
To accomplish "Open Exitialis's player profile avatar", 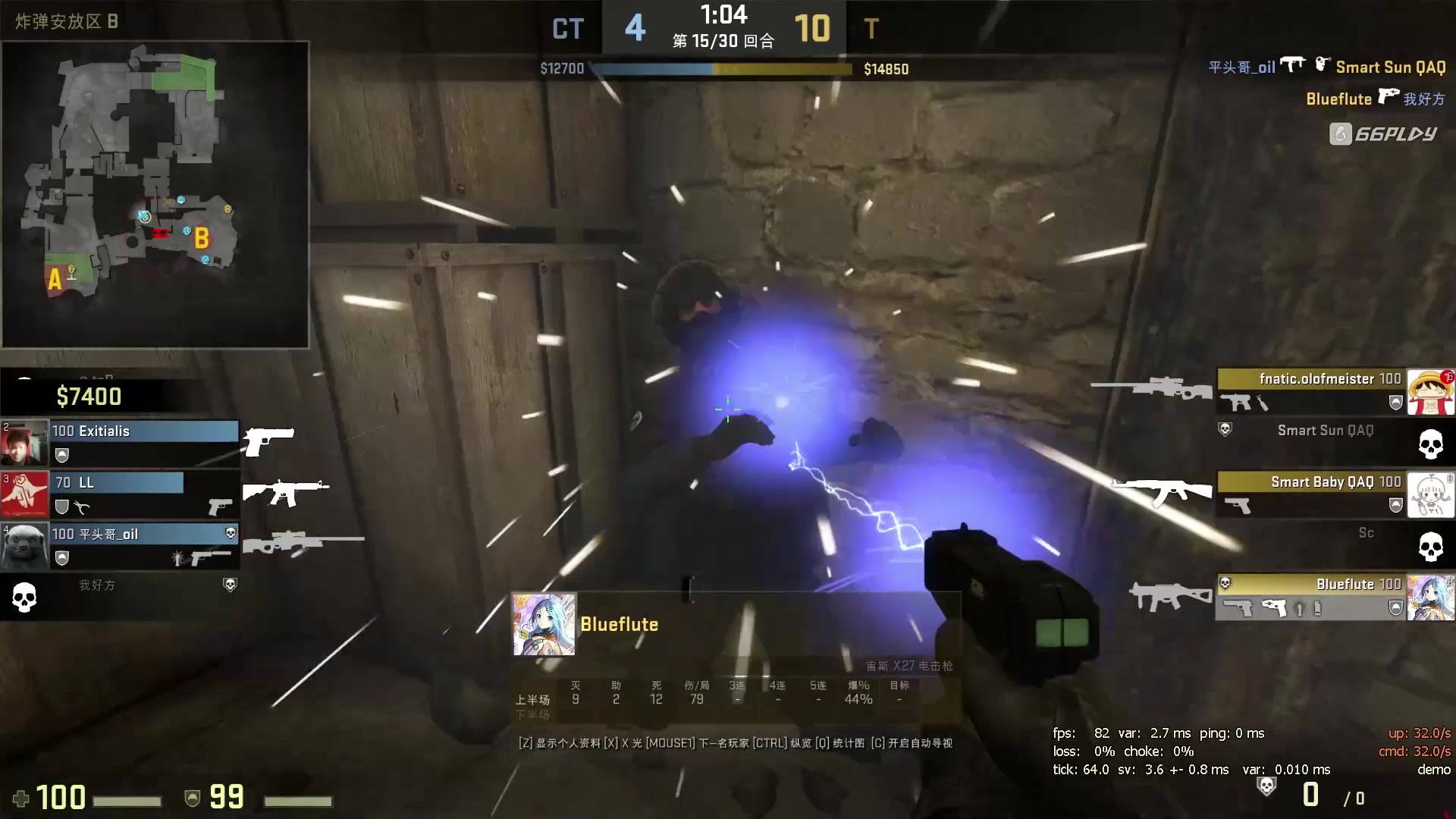I will pyautogui.click(x=25, y=442).
